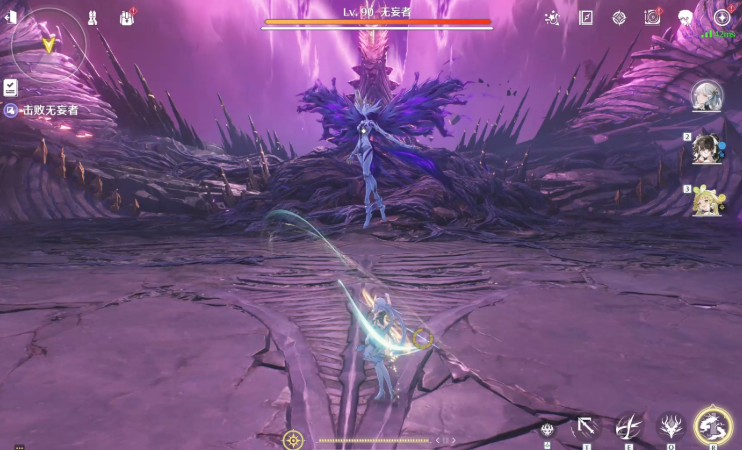Open the white-haired character menu icon
742x450 pixels.
(x=686, y=17)
